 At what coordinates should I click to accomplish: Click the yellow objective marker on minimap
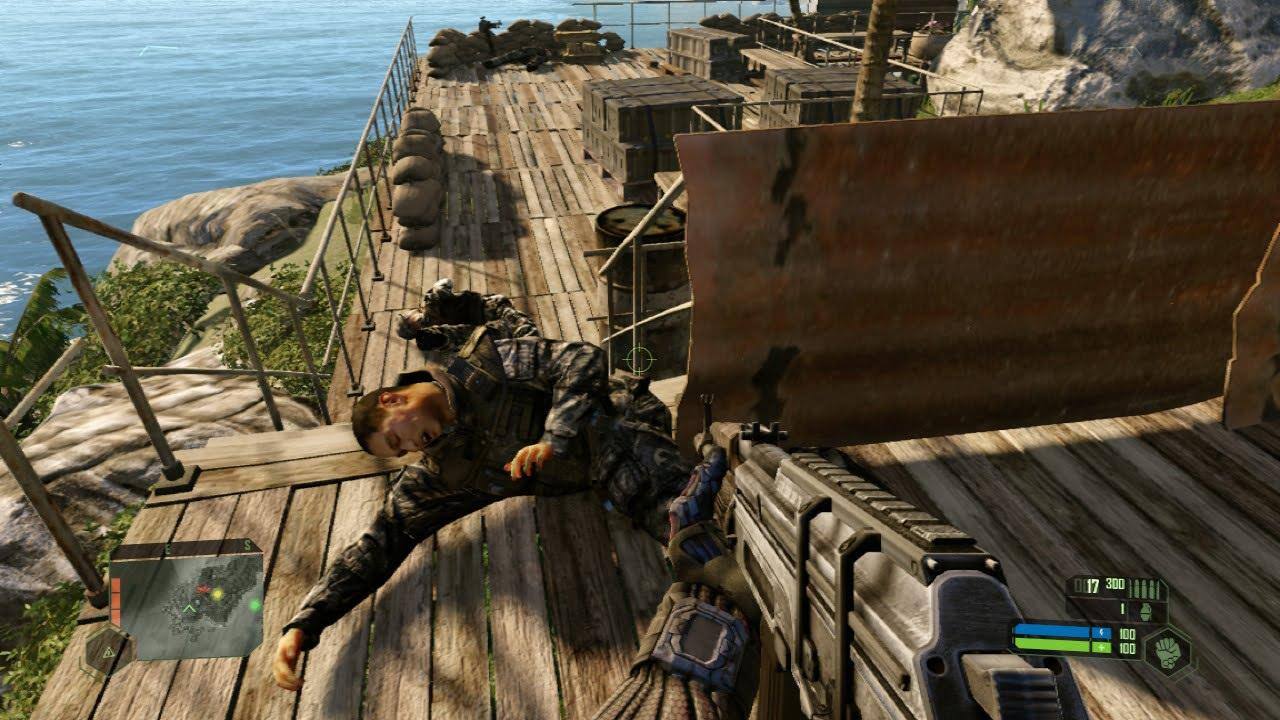tap(216, 592)
